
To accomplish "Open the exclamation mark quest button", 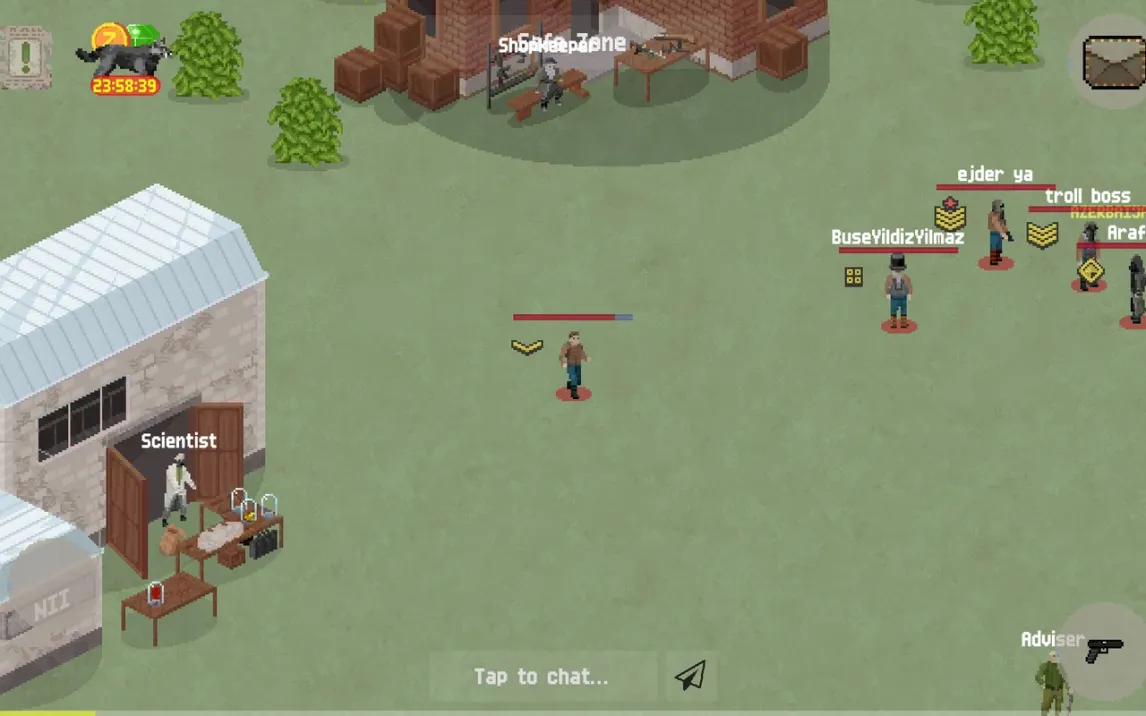I will (26, 56).
